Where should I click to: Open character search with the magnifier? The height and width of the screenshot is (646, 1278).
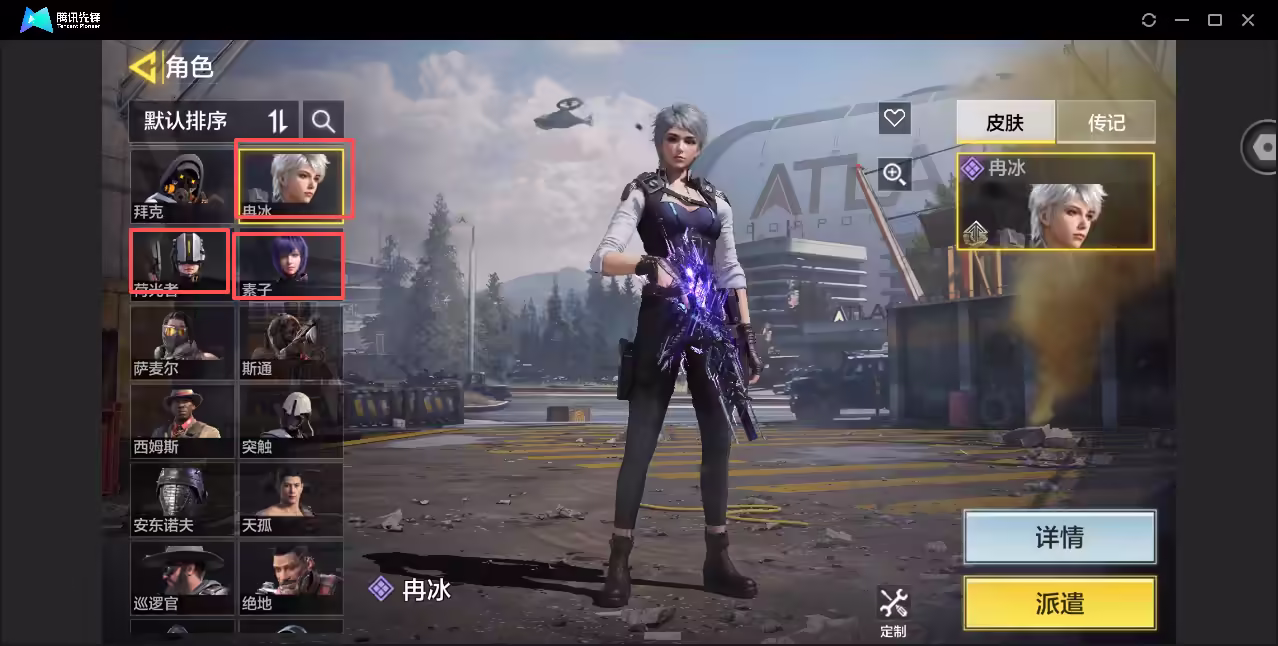point(323,121)
